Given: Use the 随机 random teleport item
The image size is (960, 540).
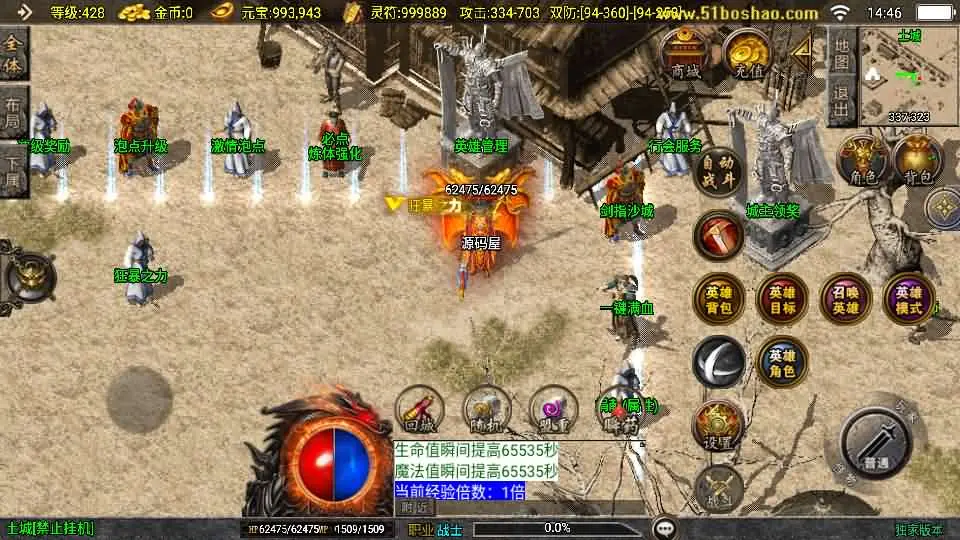Looking at the screenshot, I should pos(486,409).
